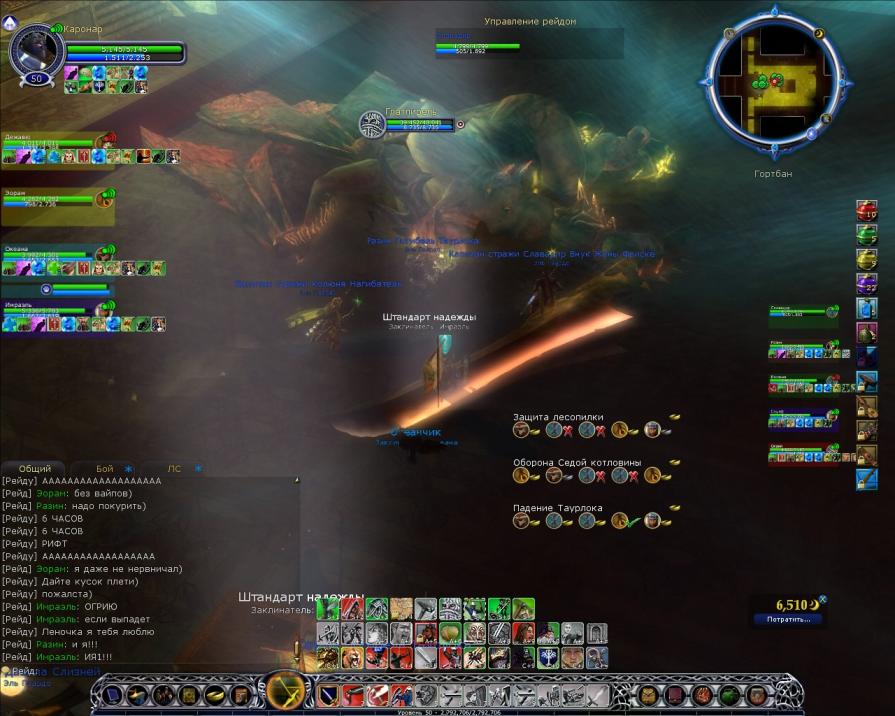This screenshot has height=716, width=895.
Task: Switch to the "ЛС" chat tab
Action: (174, 468)
